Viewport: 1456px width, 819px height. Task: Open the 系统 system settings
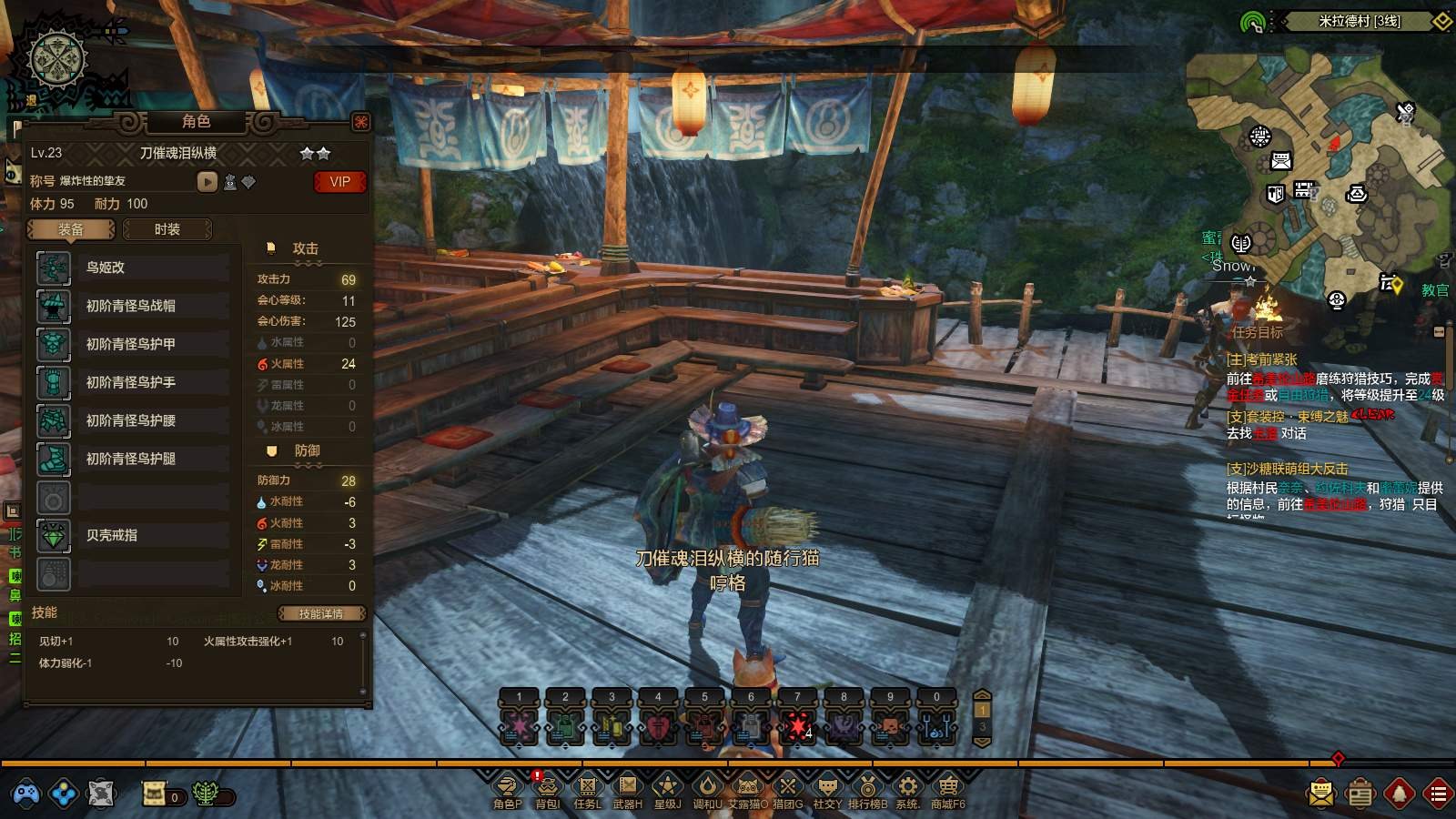(907, 788)
